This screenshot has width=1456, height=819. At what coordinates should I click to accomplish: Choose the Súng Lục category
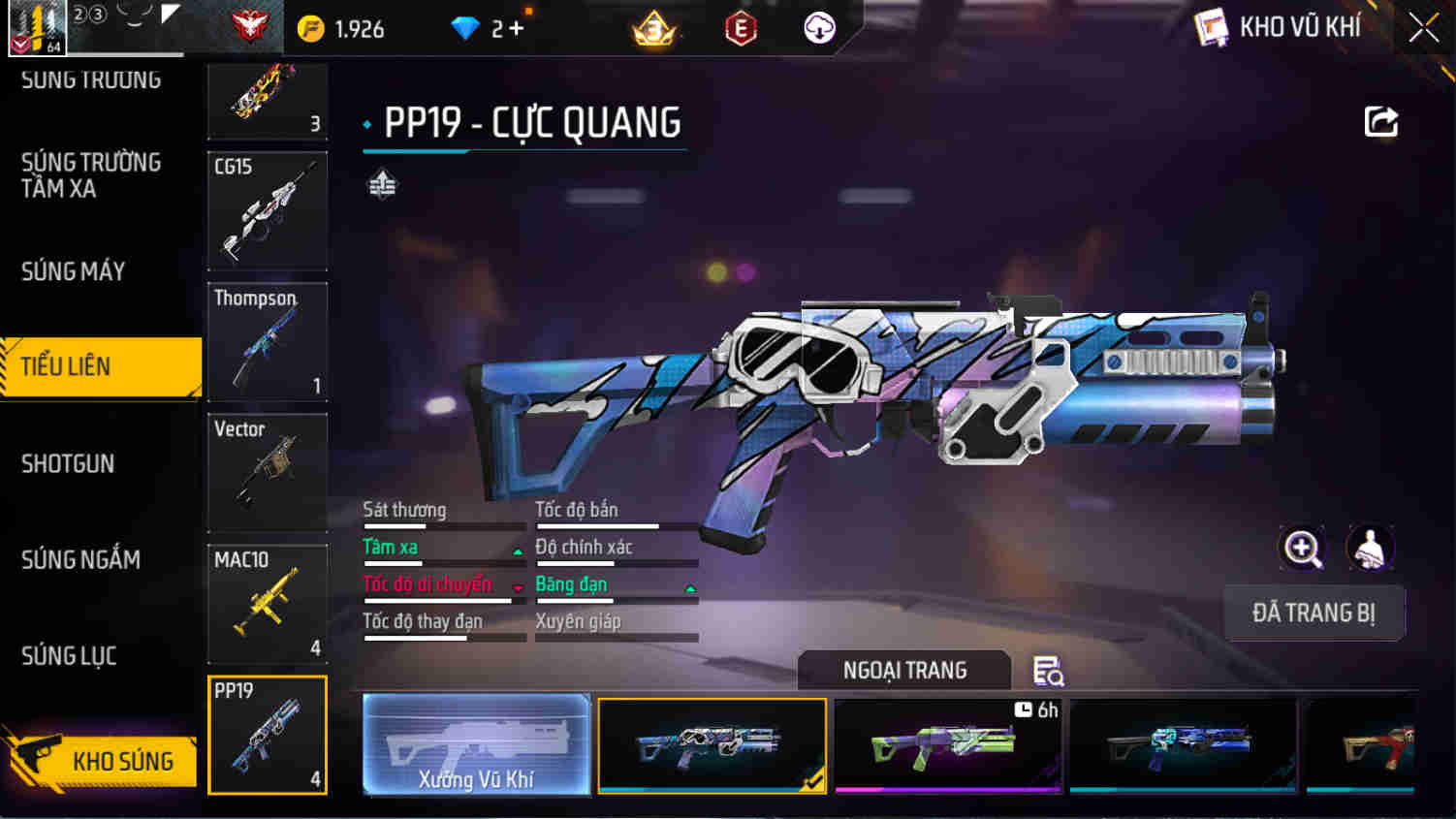69,656
